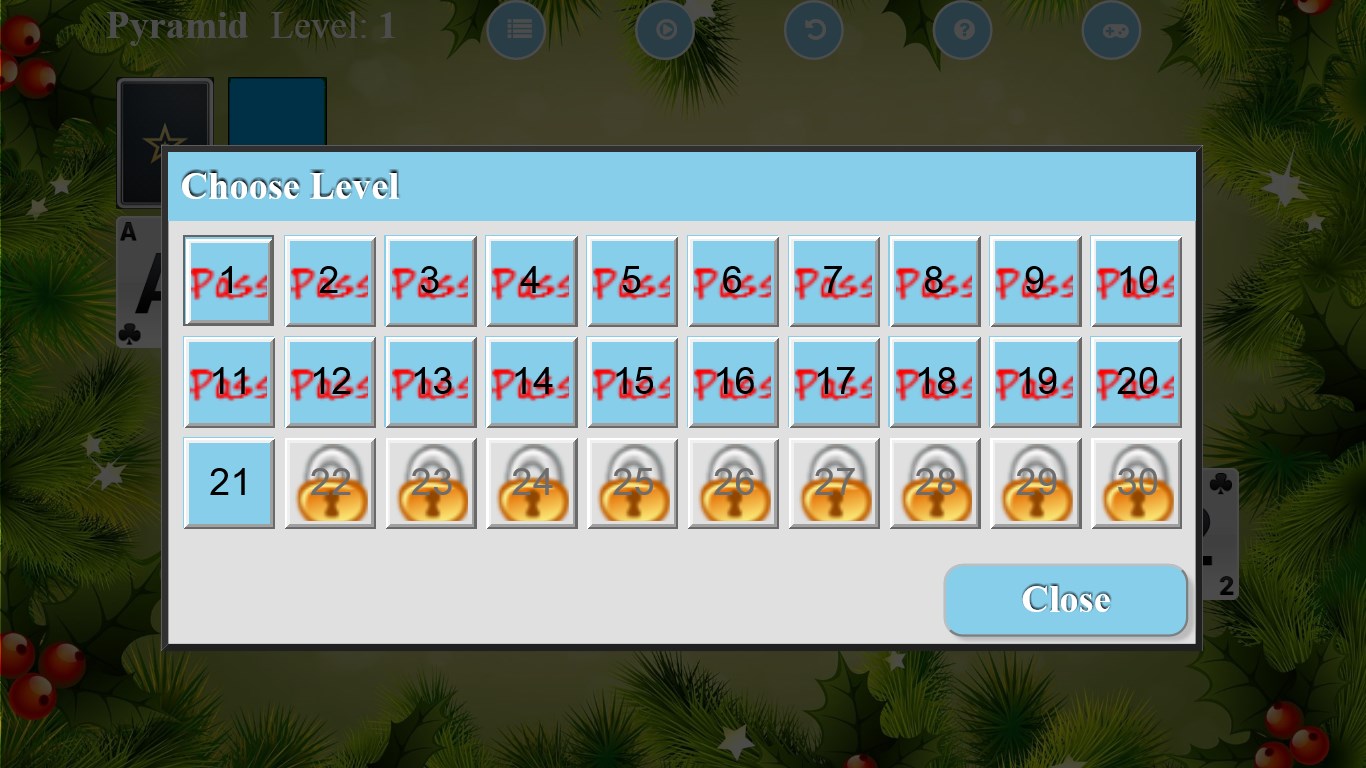This screenshot has width=1366, height=768.
Task: Click the game controller icon
Action: click(x=1111, y=30)
